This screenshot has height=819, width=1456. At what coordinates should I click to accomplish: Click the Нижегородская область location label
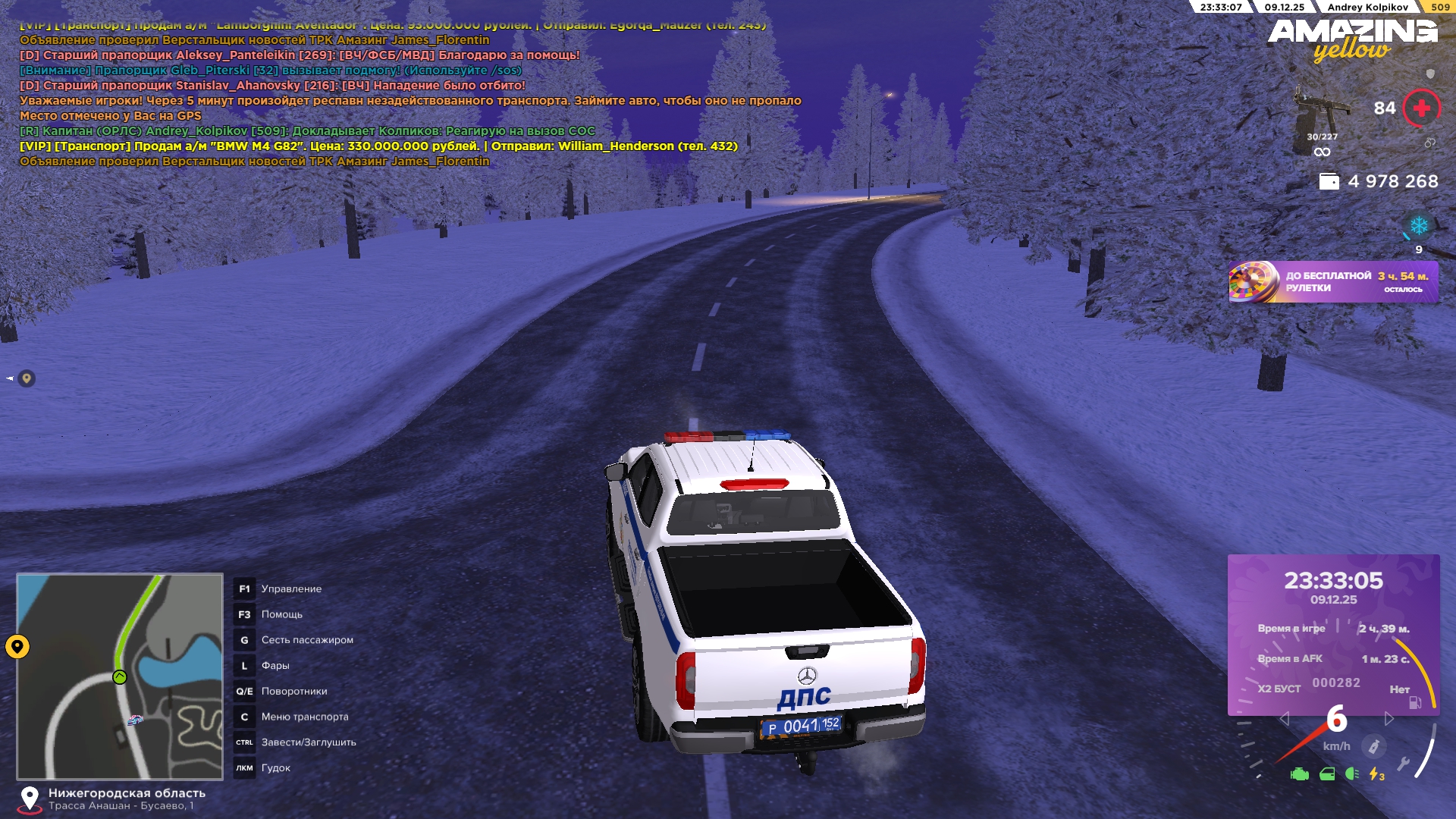click(x=127, y=793)
